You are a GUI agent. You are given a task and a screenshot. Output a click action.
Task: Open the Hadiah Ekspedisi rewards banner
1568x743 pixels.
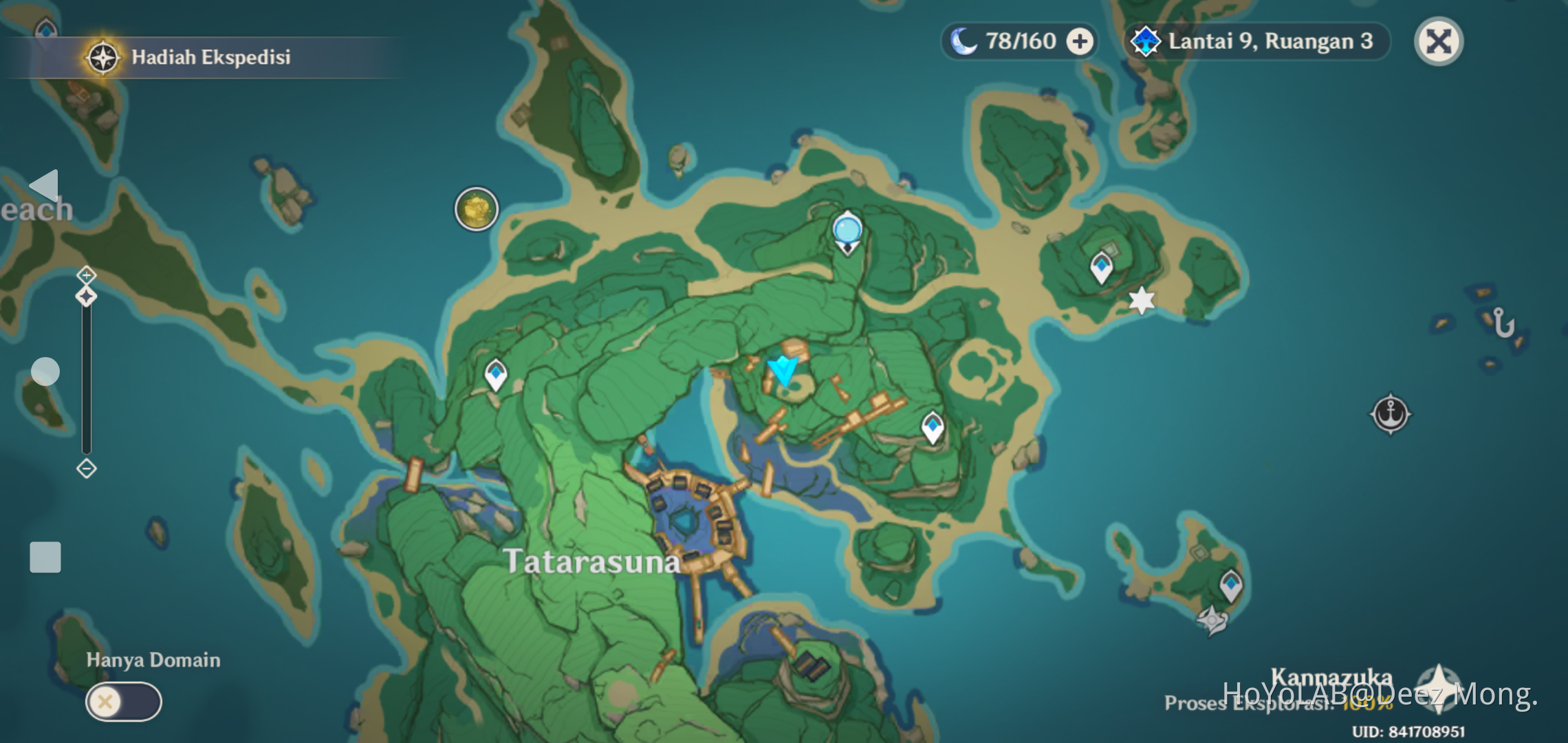point(193,57)
